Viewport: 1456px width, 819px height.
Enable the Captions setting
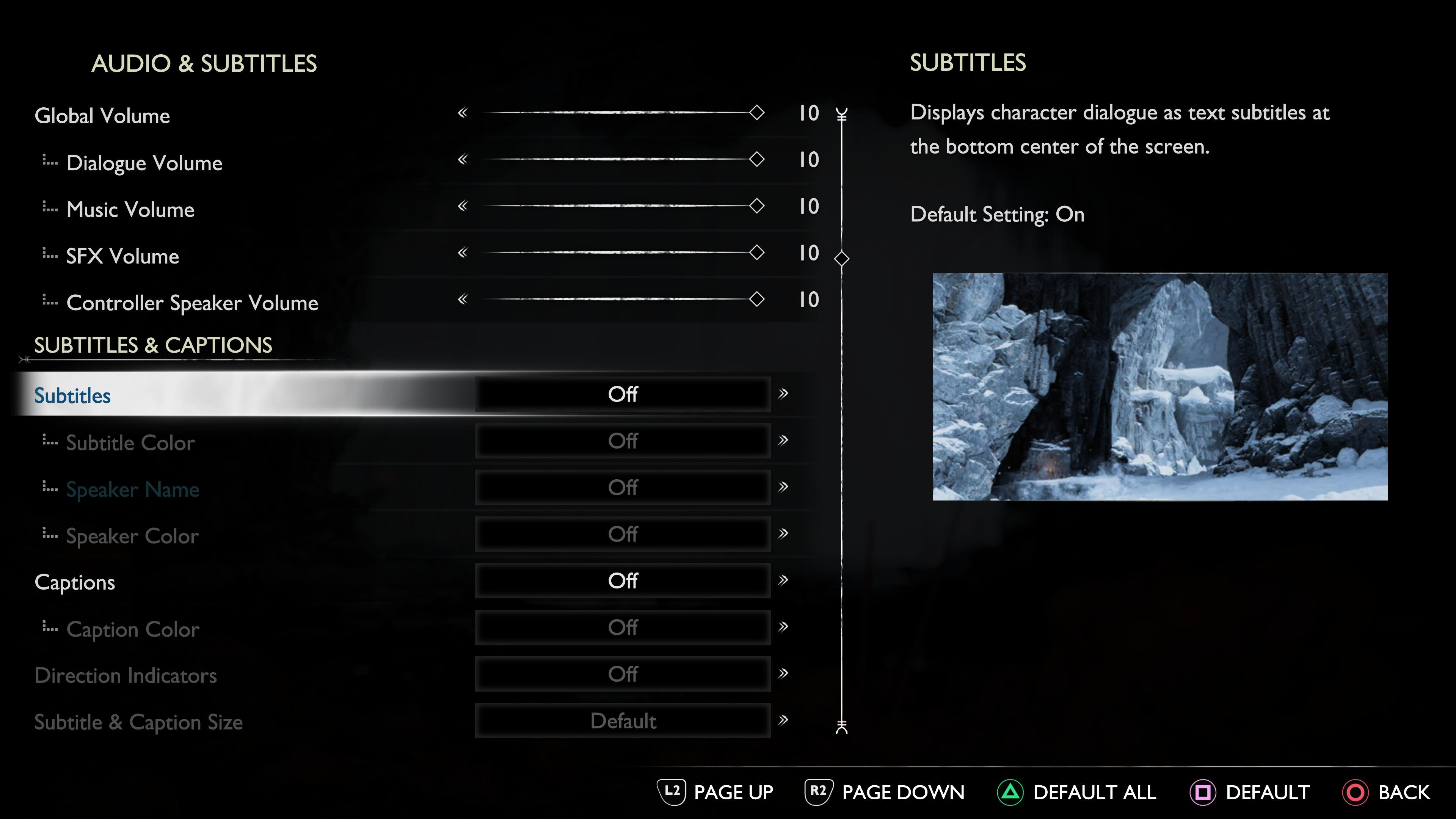coord(623,581)
